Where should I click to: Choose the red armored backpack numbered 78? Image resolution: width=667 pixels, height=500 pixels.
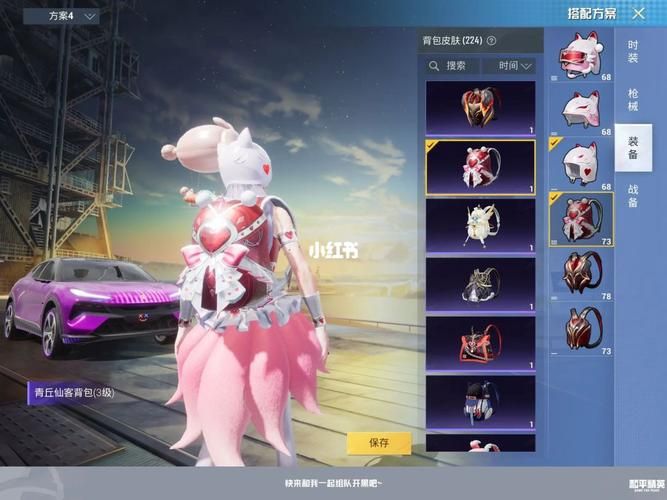pos(581,274)
